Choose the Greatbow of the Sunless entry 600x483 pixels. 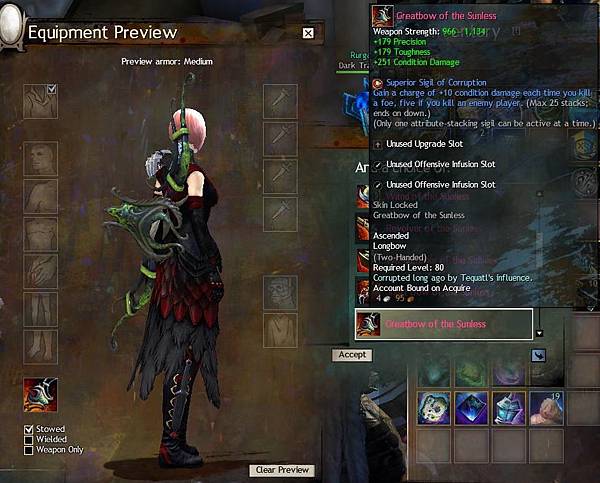coord(444,324)
